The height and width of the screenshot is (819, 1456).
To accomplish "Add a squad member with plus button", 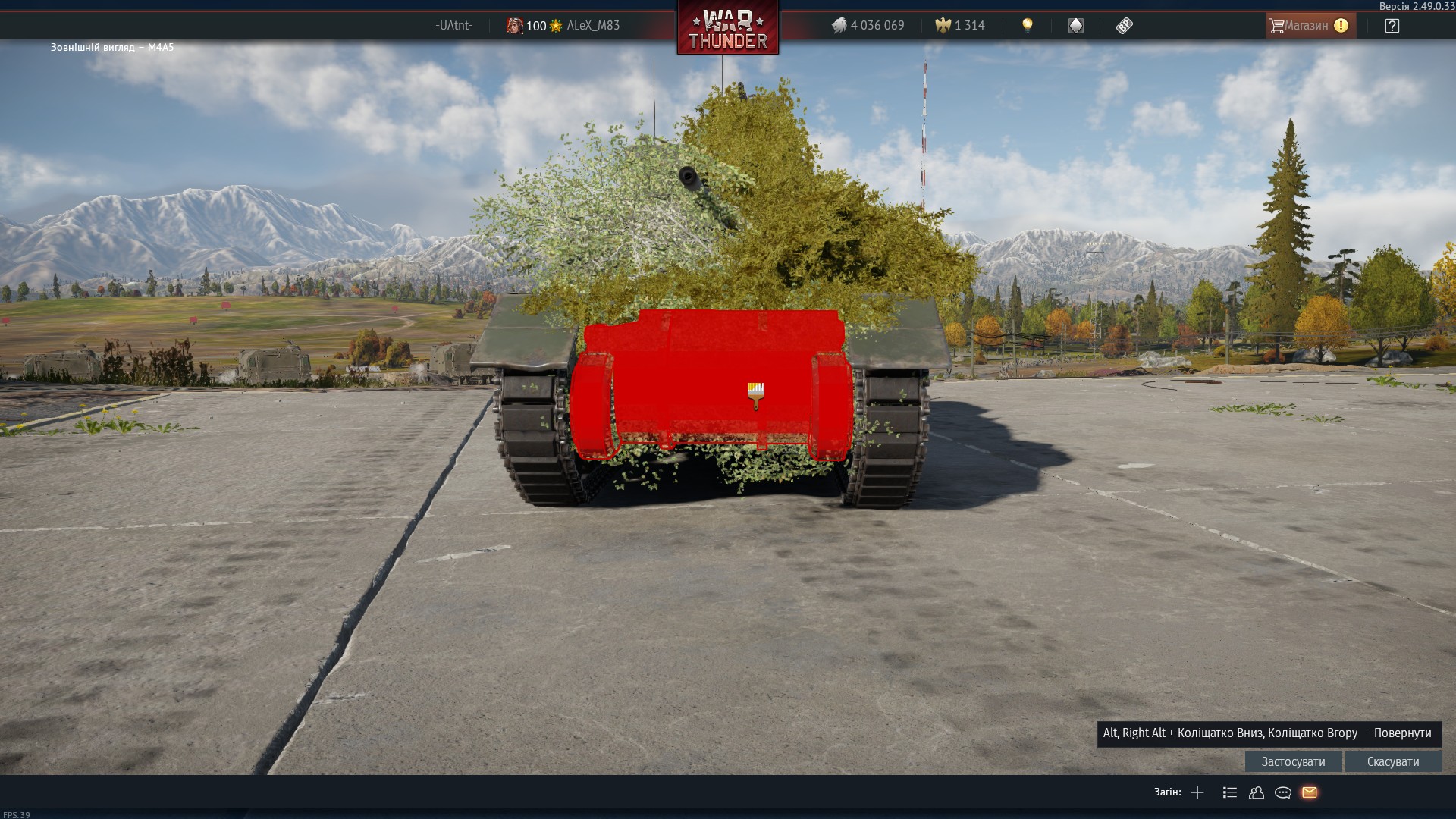I will (1197, 792).
